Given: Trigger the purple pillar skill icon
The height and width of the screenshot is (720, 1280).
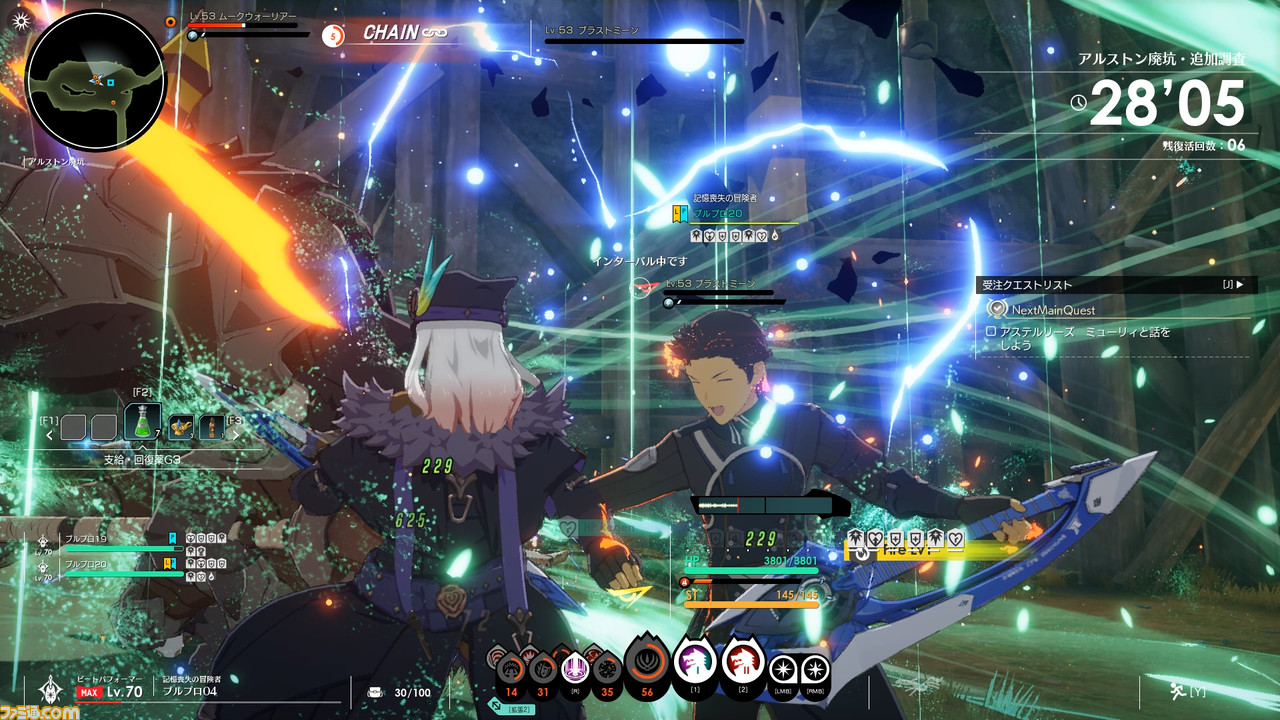Looking at the screenshot, I should (x=575, y=666).
